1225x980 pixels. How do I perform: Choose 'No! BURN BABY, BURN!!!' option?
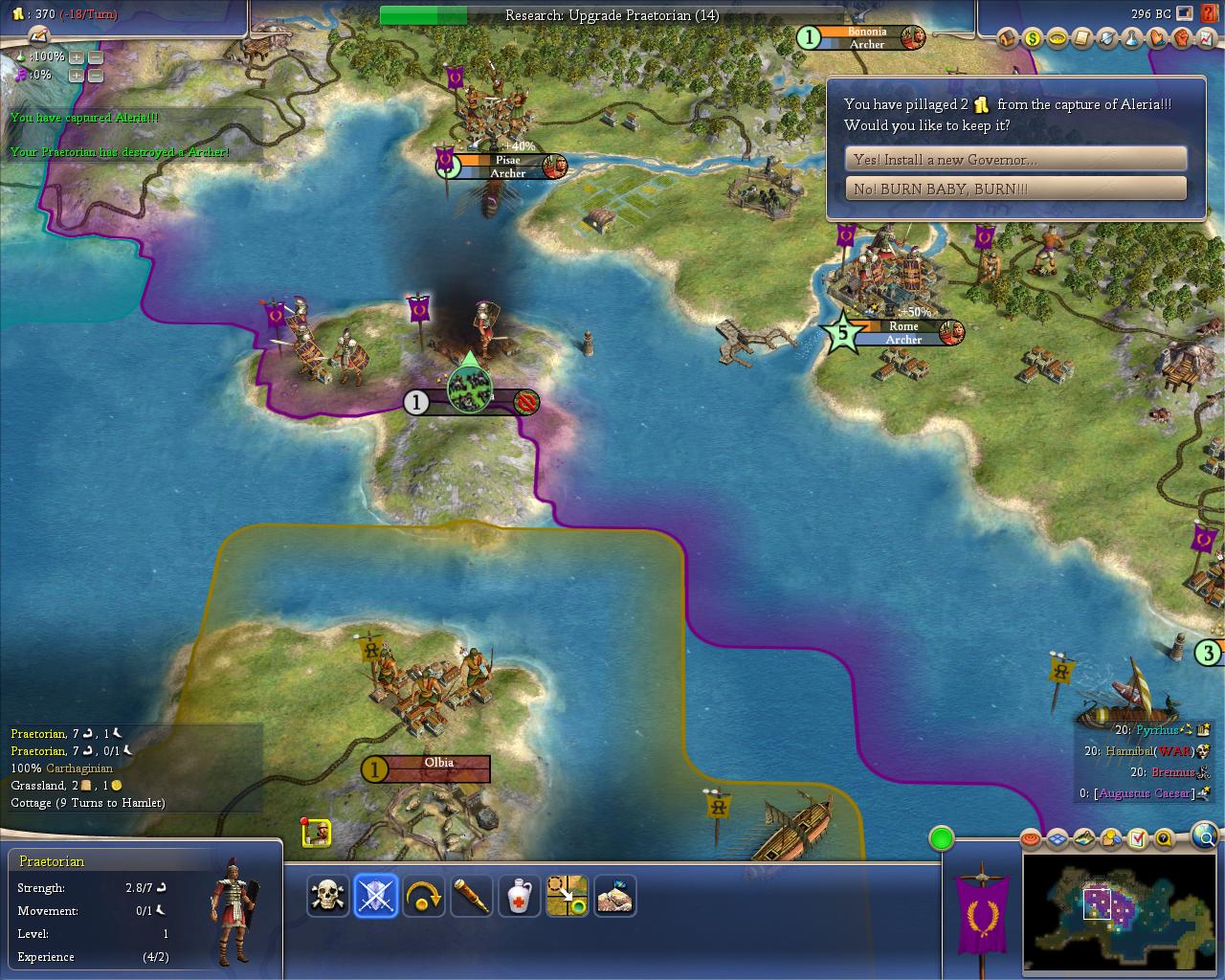coord(1015,189)
